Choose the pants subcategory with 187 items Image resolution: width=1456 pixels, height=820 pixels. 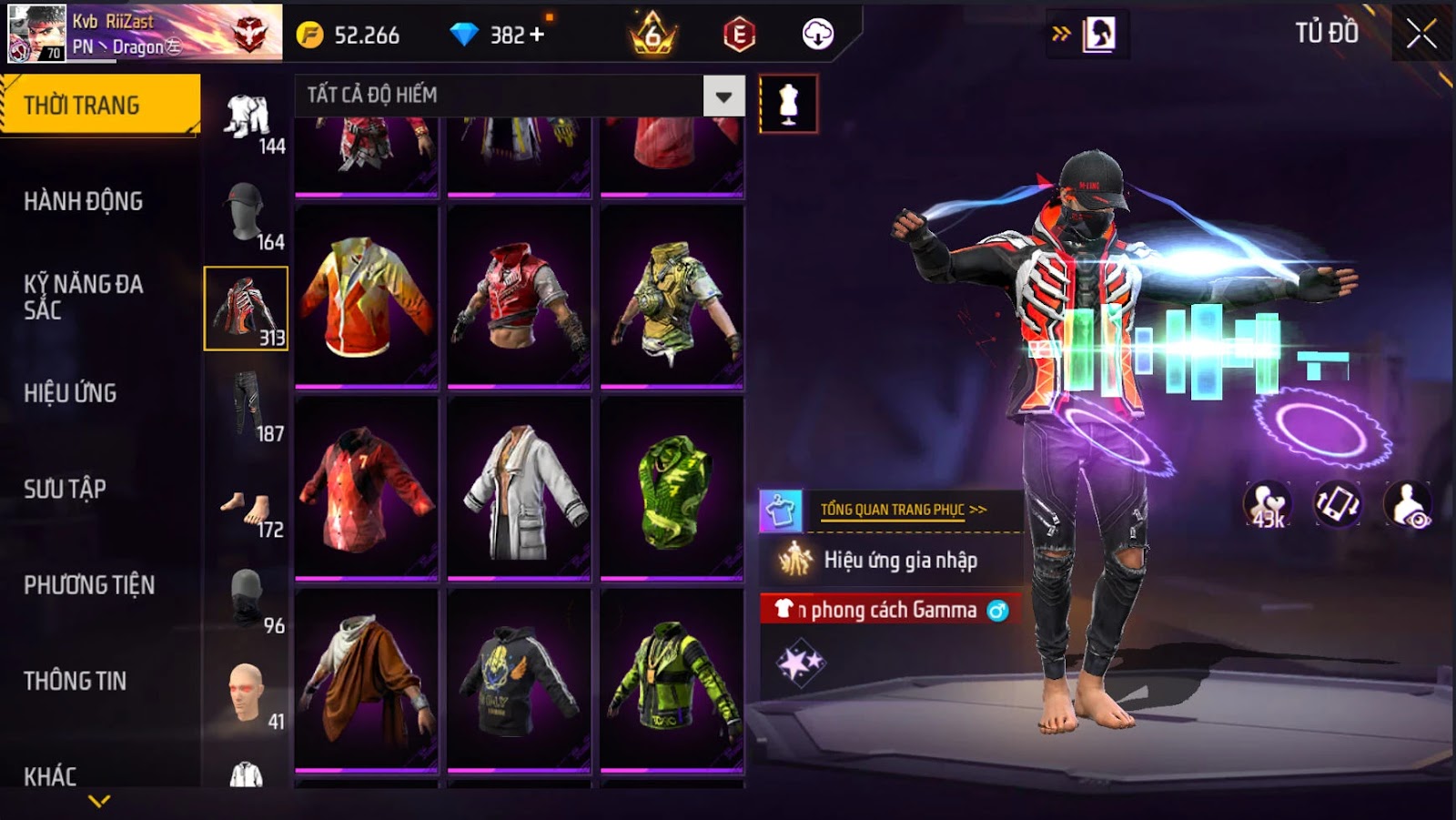click(x=248, y=406)
